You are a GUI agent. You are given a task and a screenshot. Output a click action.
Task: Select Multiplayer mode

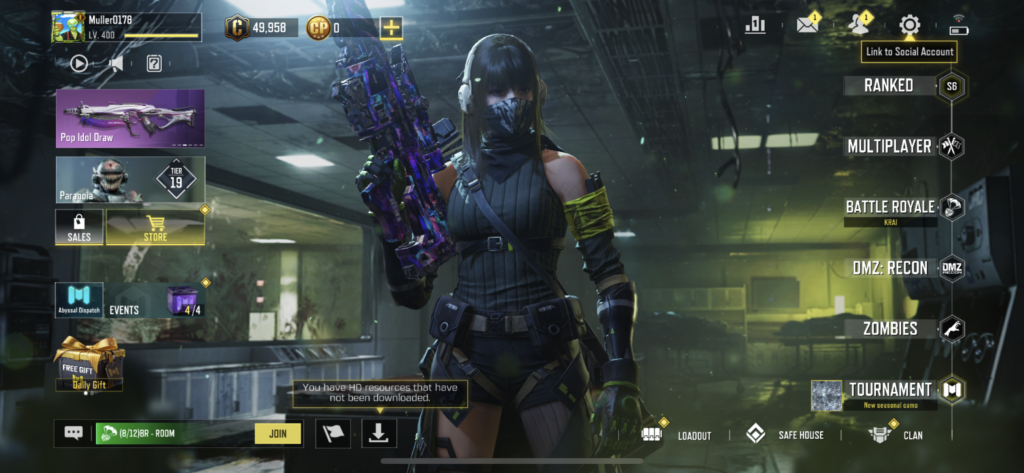pos(890,146)
